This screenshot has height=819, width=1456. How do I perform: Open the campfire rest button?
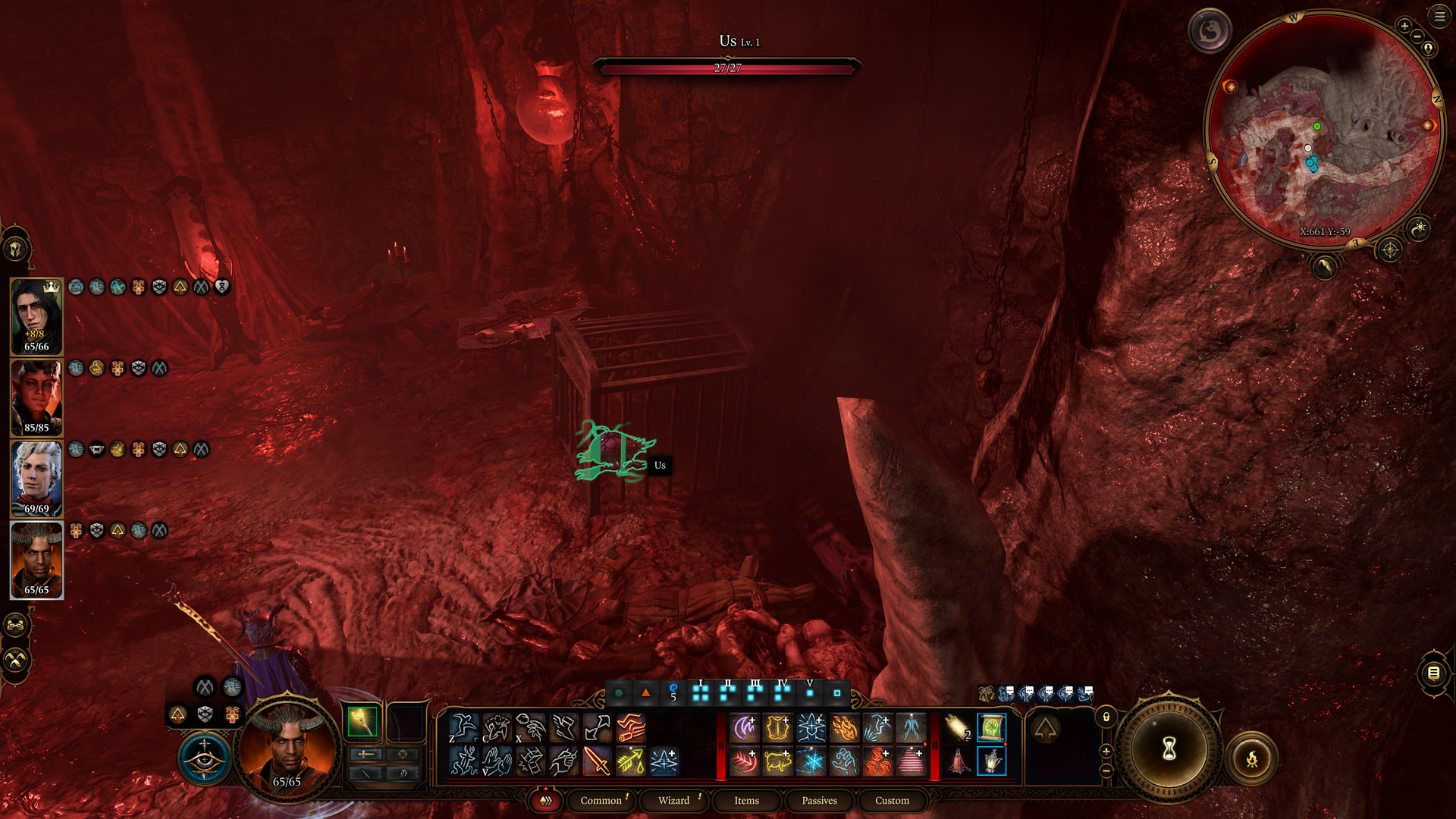(1252, 758)
